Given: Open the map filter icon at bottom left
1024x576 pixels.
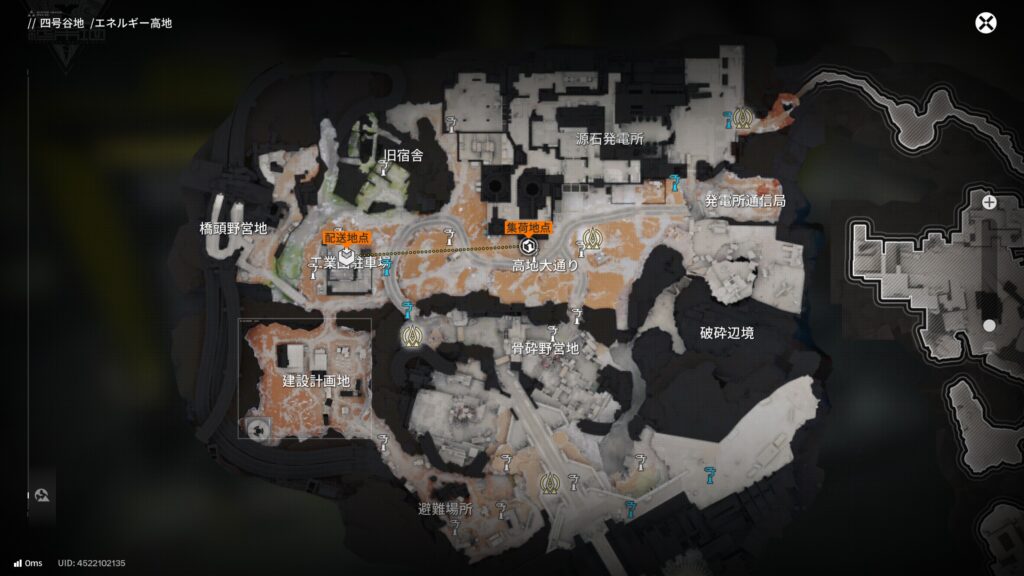Looking at the screenshot, I should [x=43, y=495].
